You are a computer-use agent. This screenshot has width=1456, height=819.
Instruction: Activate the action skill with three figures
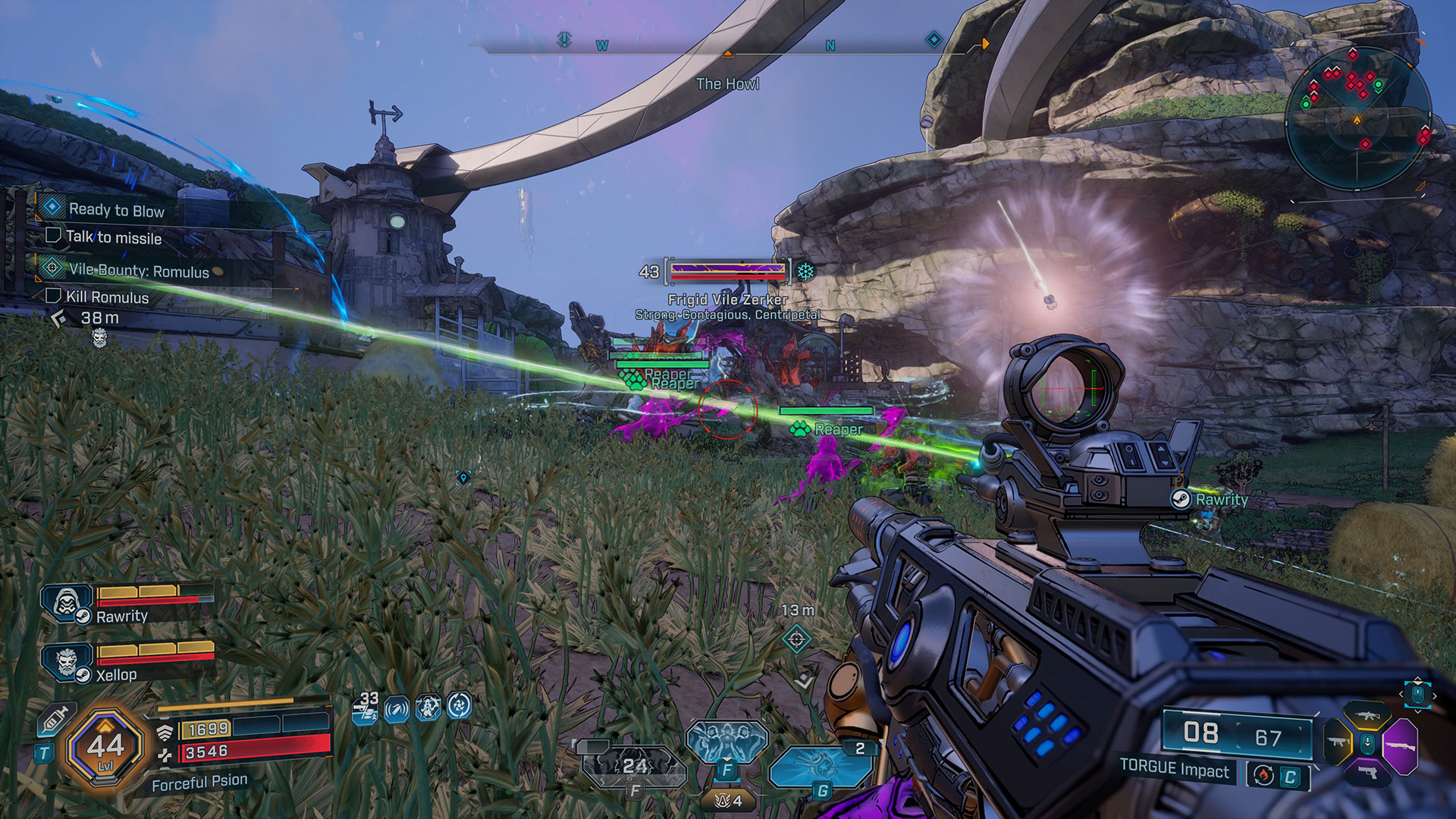pos(726,742)
